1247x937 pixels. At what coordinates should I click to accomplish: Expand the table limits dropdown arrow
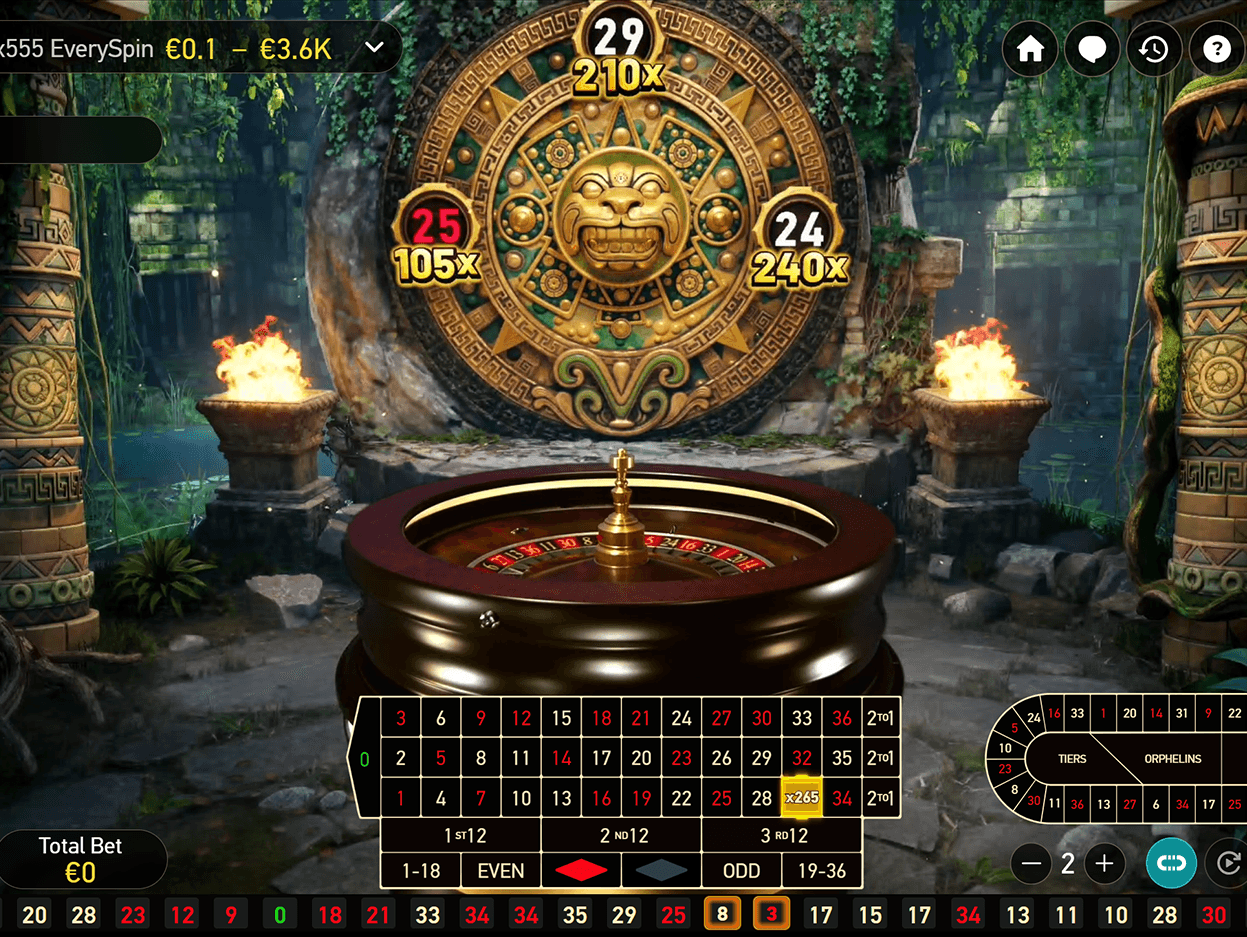[x=375, y=48]
